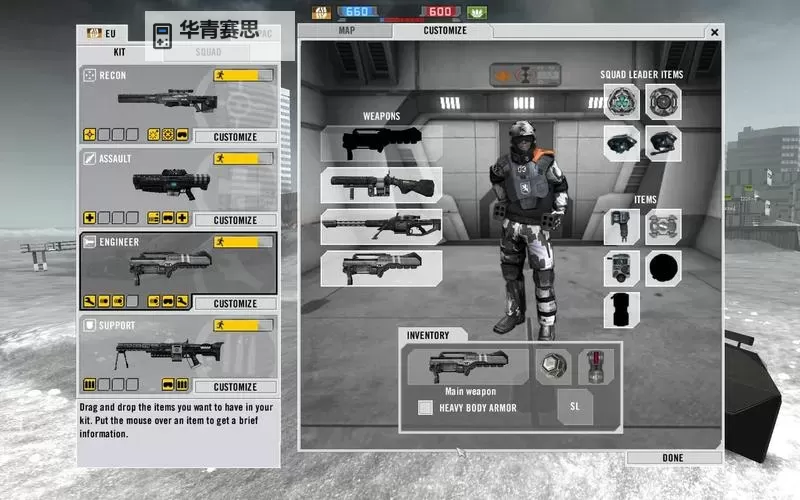Select the locked black silhouette weapon

381,140
